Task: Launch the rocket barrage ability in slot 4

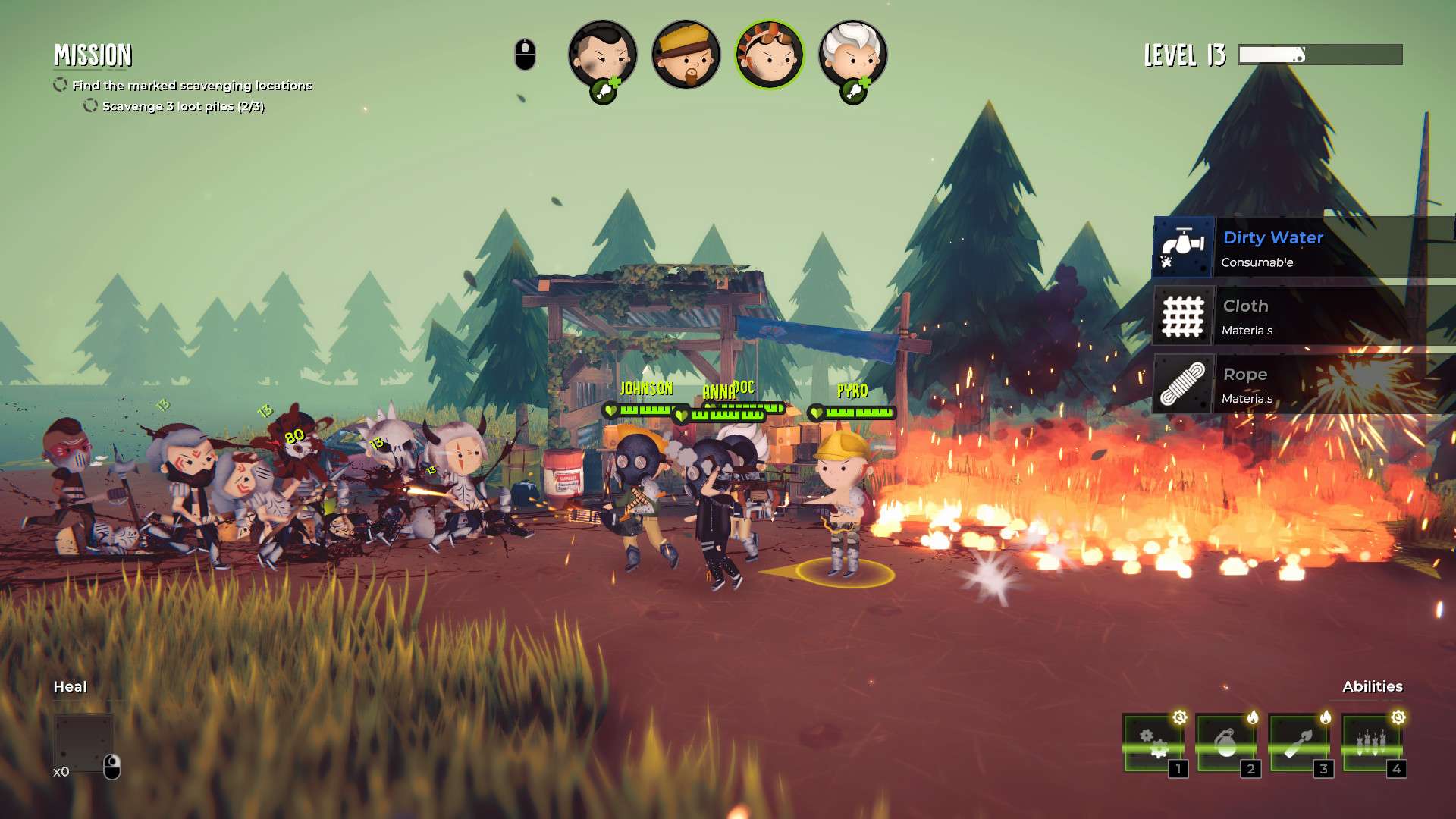Action: pos(1371,743)
